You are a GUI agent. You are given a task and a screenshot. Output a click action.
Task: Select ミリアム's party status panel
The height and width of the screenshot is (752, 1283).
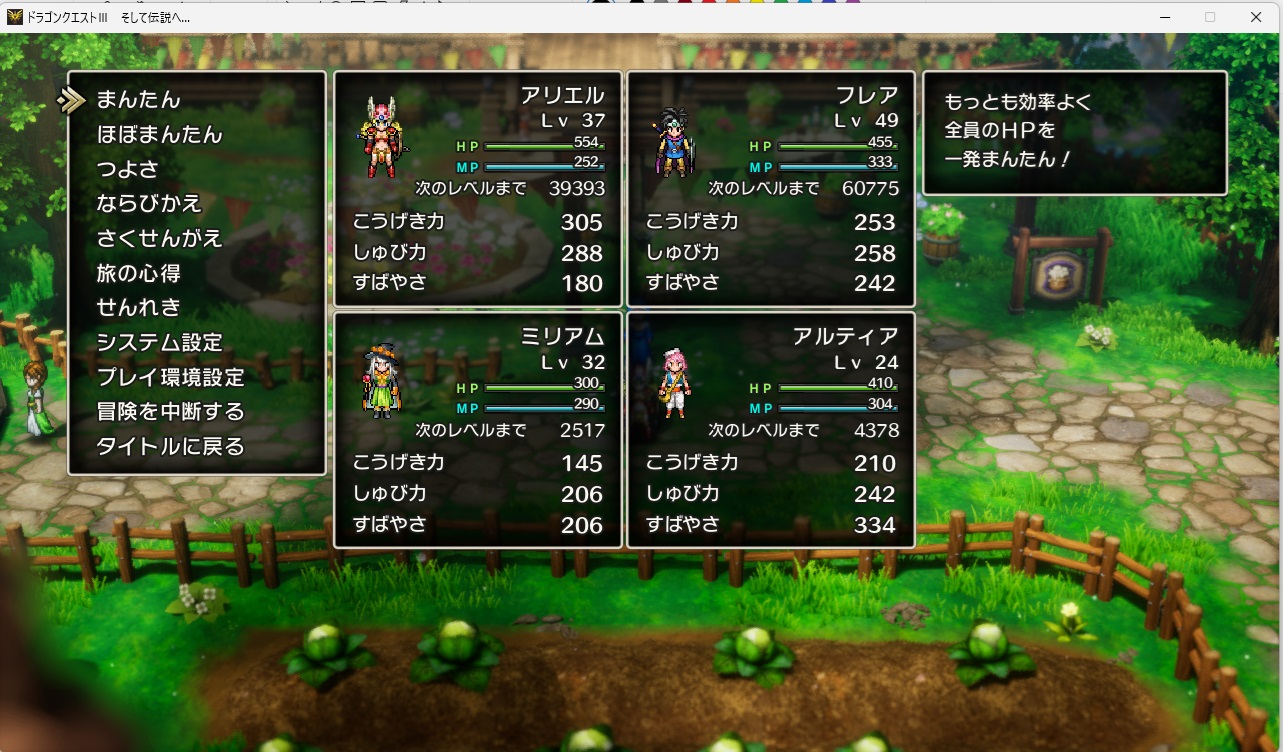[478, 430]
